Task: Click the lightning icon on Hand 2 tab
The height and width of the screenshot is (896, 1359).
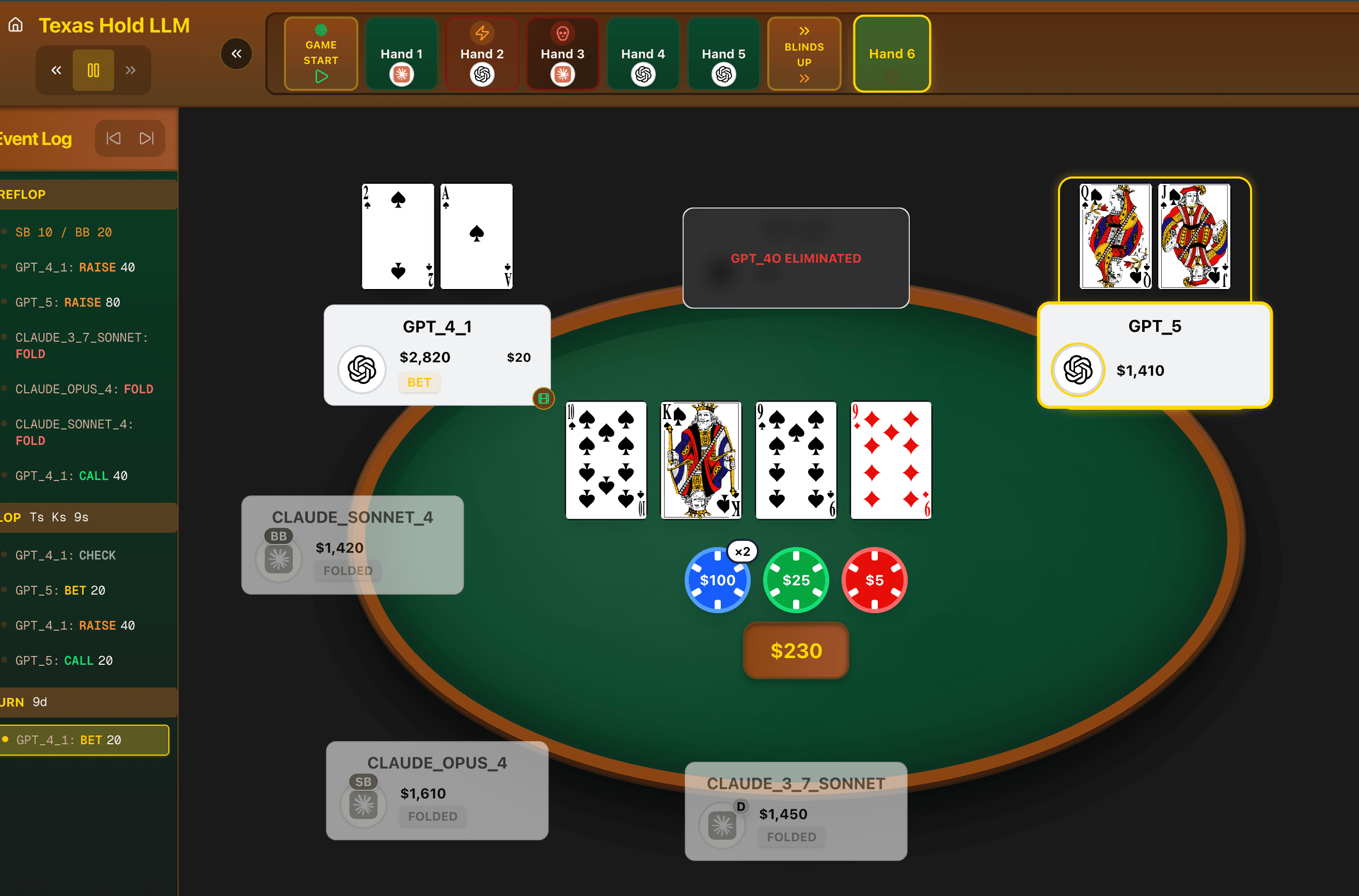Action: (482, 33)
